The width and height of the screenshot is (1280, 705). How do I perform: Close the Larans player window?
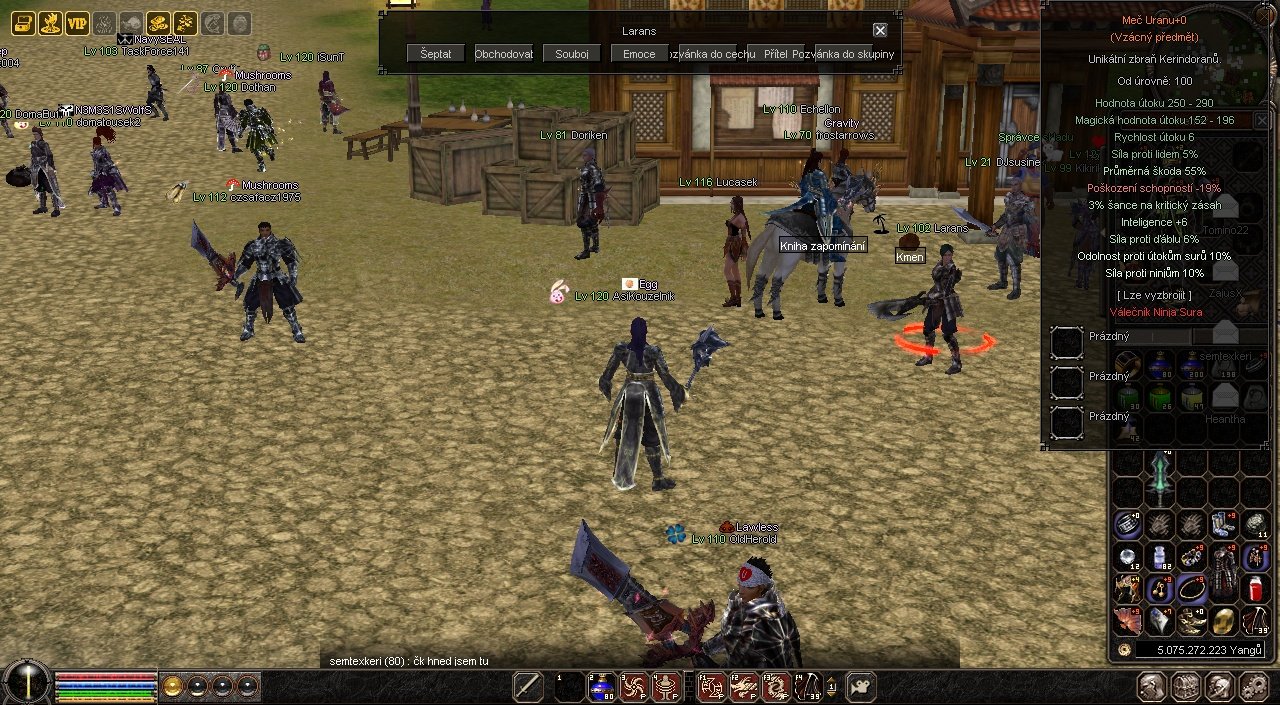pos(880,31)
